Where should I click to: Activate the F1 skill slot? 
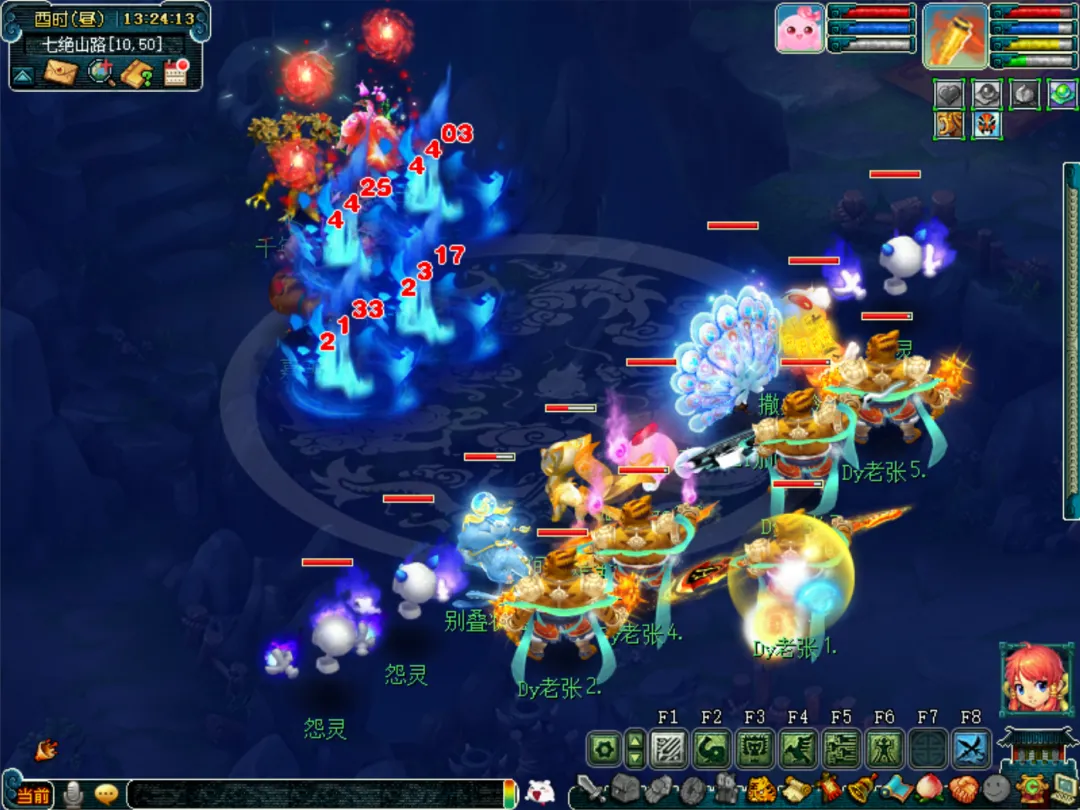click(x=667, y=748)
